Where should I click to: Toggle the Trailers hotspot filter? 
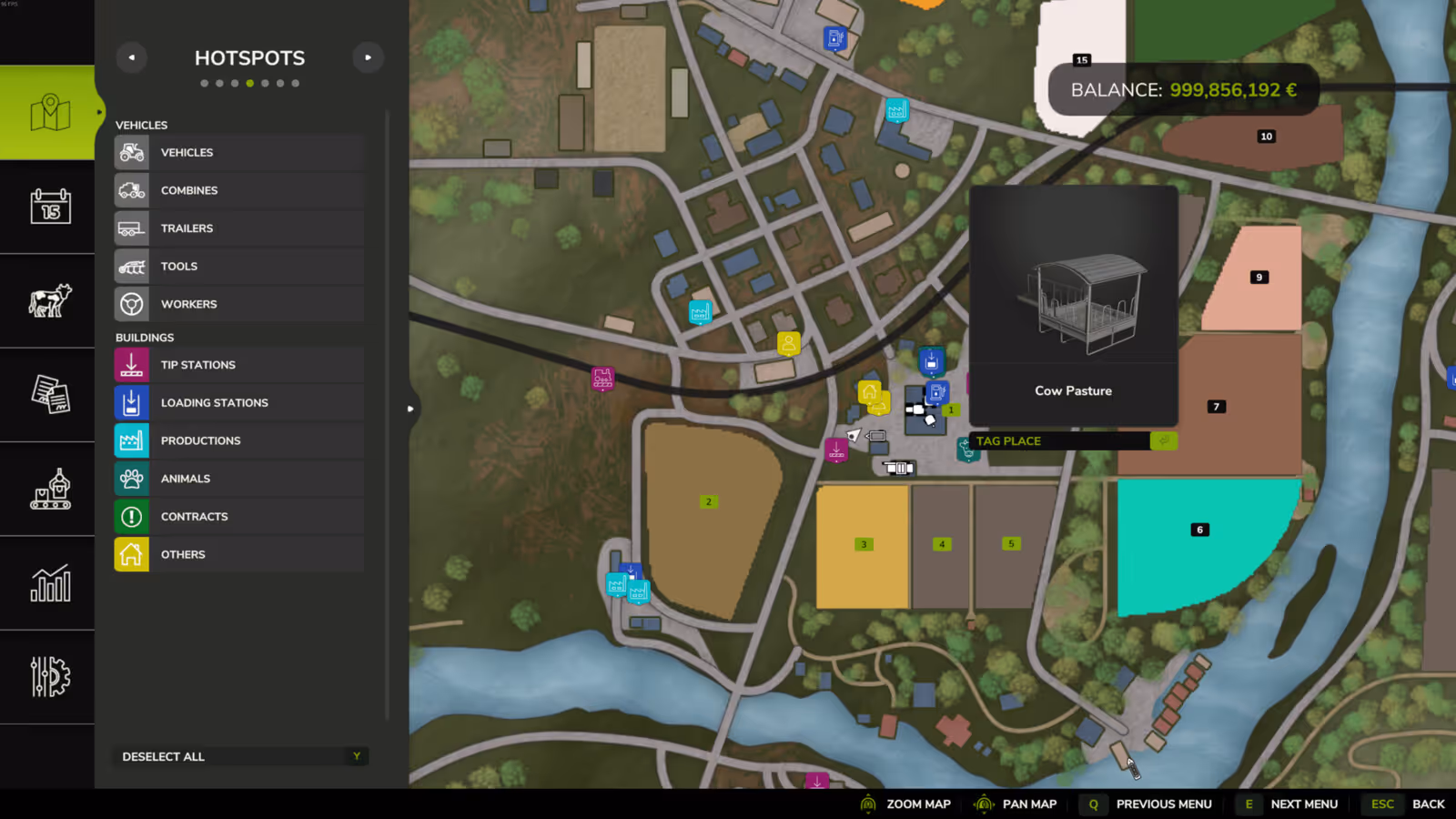(x=239, y=228)
